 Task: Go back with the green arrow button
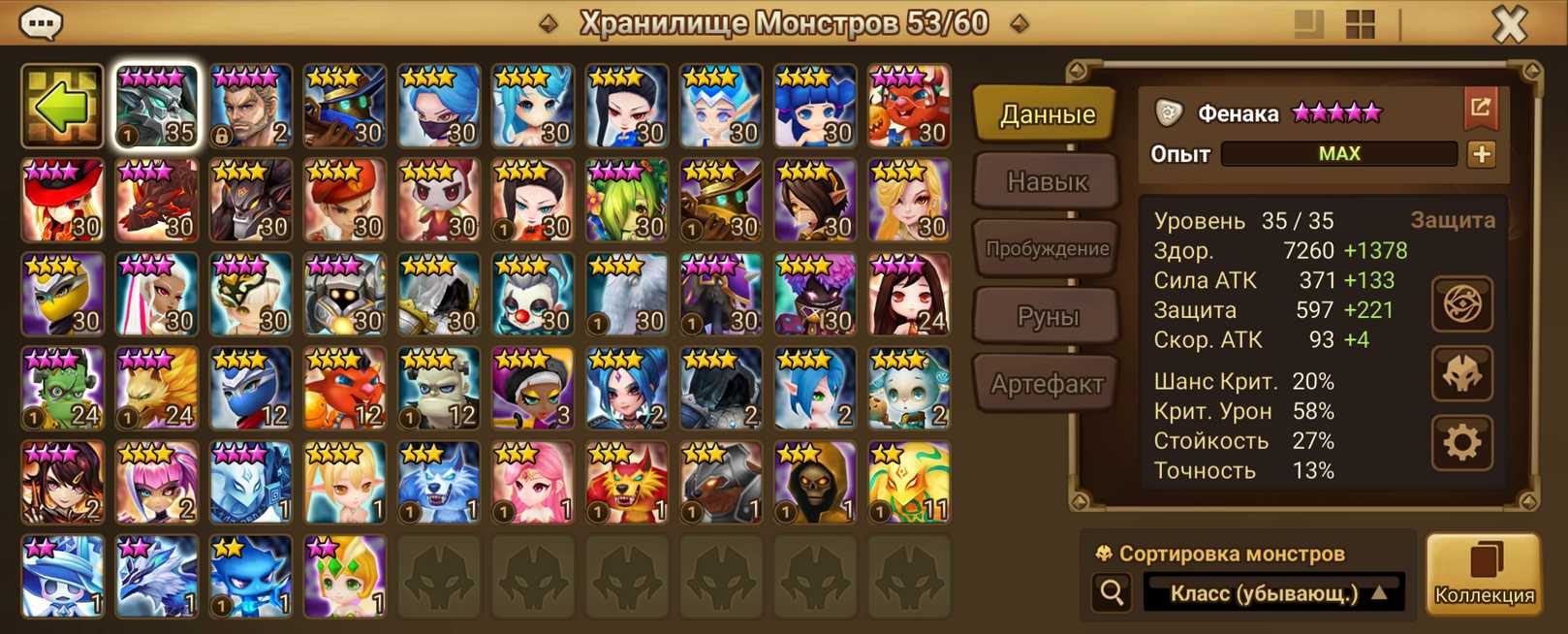[62, 107]
